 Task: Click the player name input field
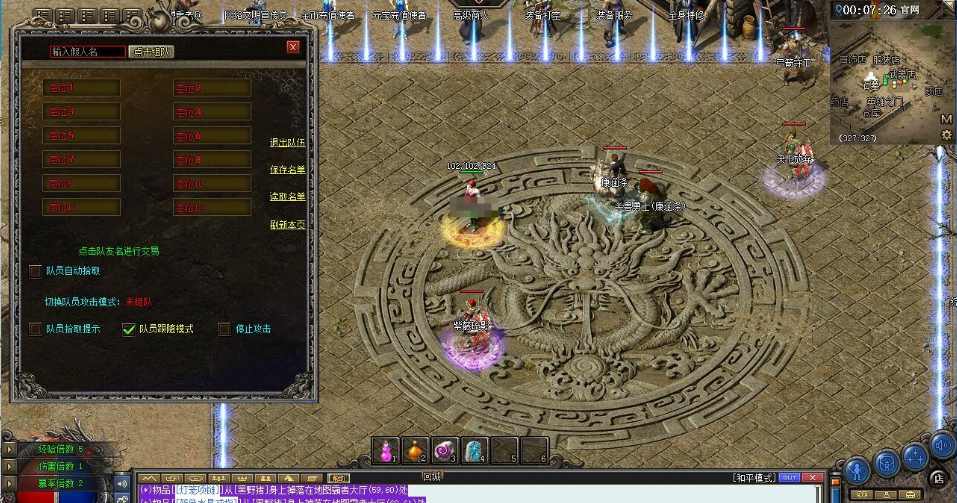(x=87, y=51)
